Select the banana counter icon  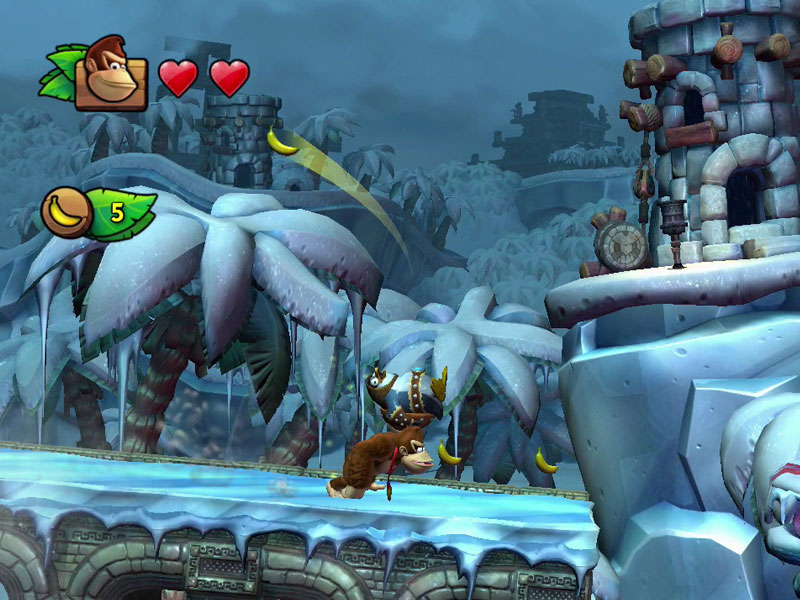point(67,213)
